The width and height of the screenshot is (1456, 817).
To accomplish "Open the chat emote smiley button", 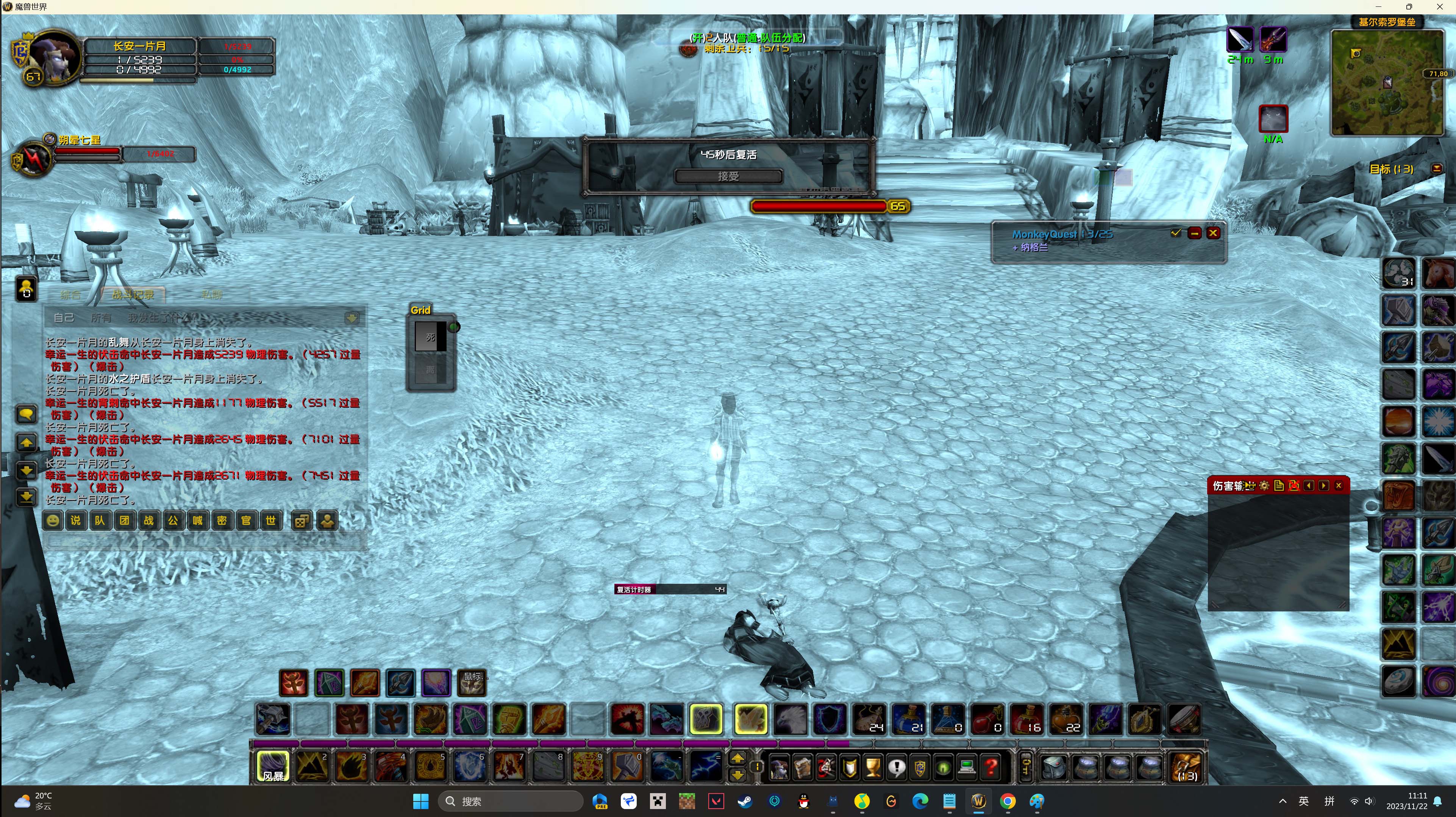I will [x=53, y=520].
